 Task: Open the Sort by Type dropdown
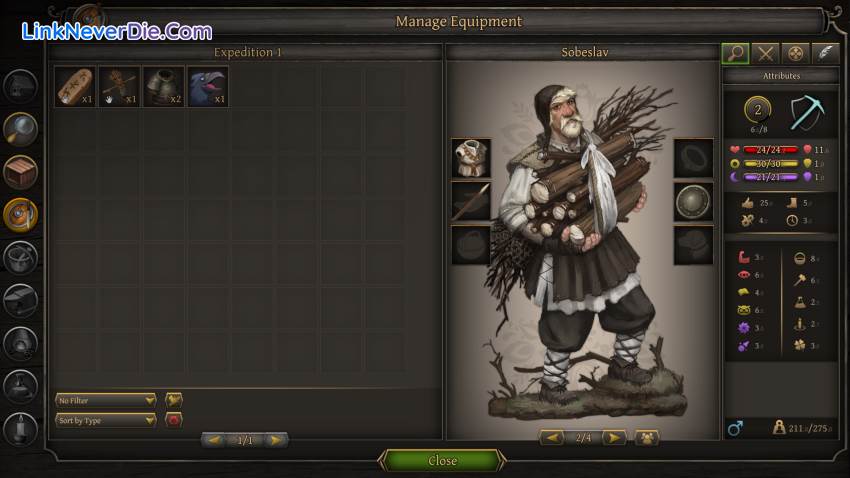pos(106,420)
